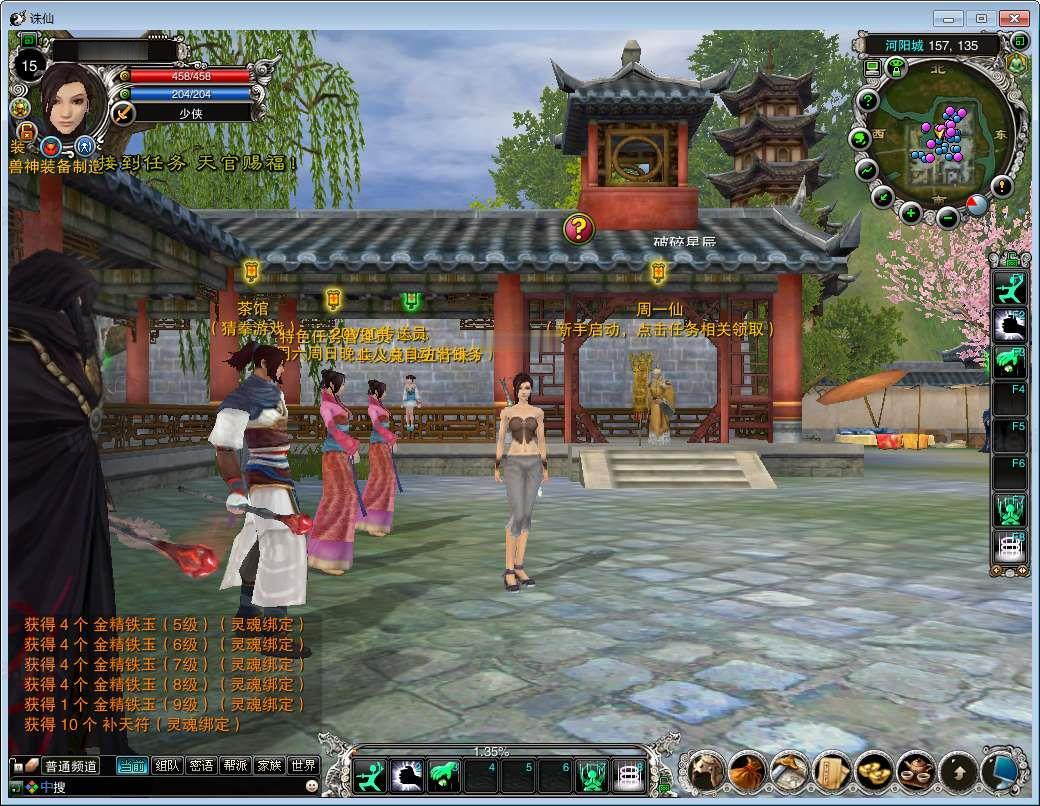Click the minimap question mark help button
Viewport: 1040px width, 806px height.
click(x=868, y=100)
